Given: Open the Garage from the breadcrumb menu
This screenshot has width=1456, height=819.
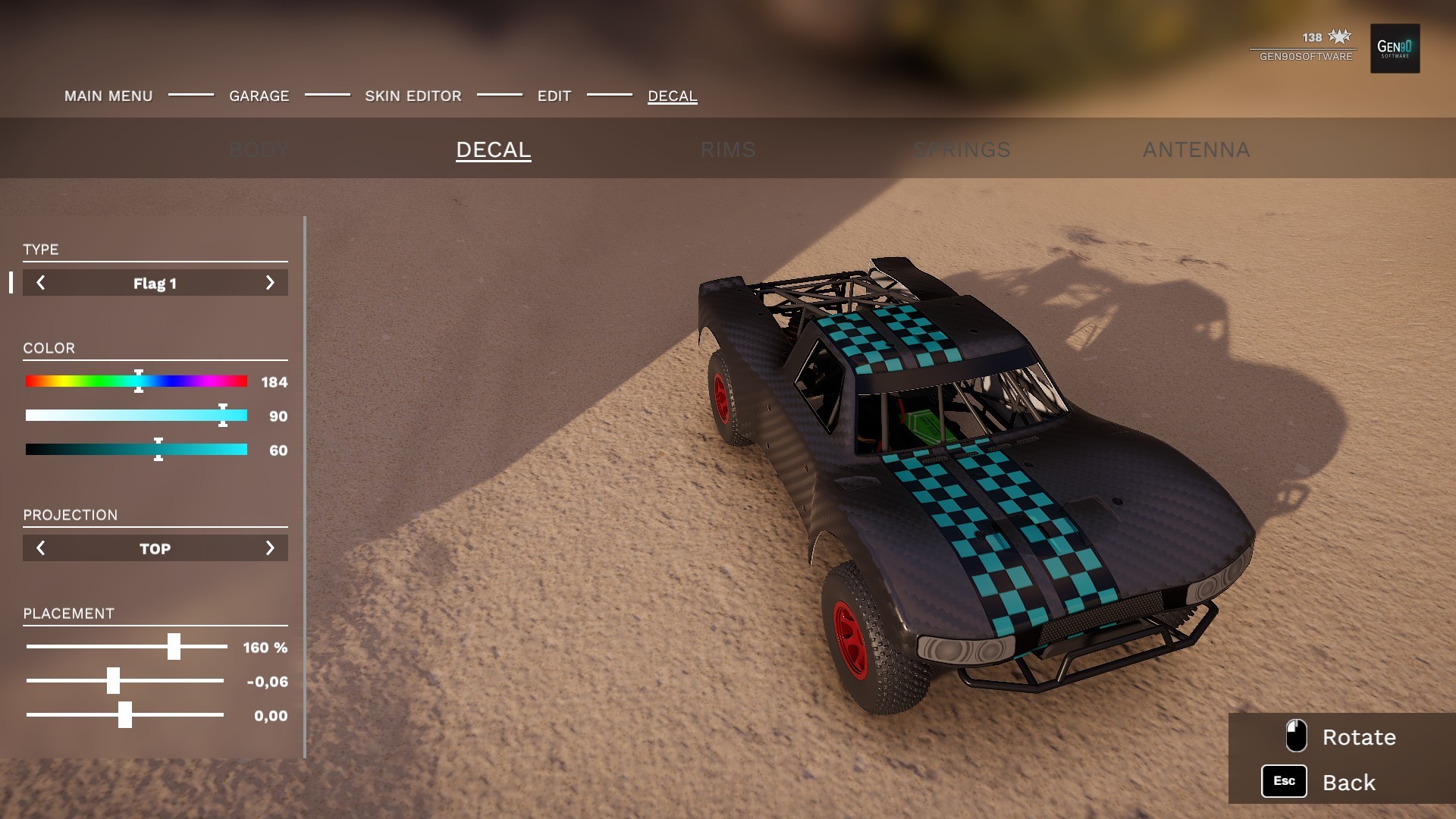Looking at the screenshot, I should click(259, 96).
